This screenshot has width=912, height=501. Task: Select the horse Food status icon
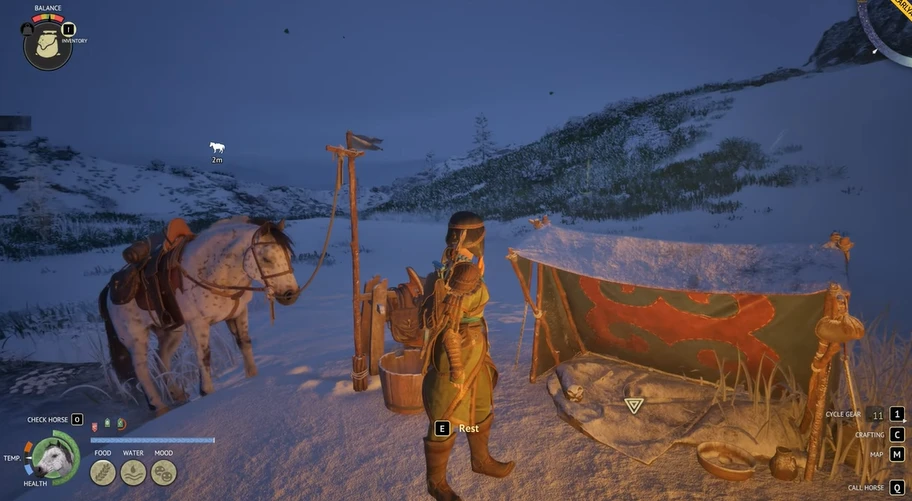103,472
